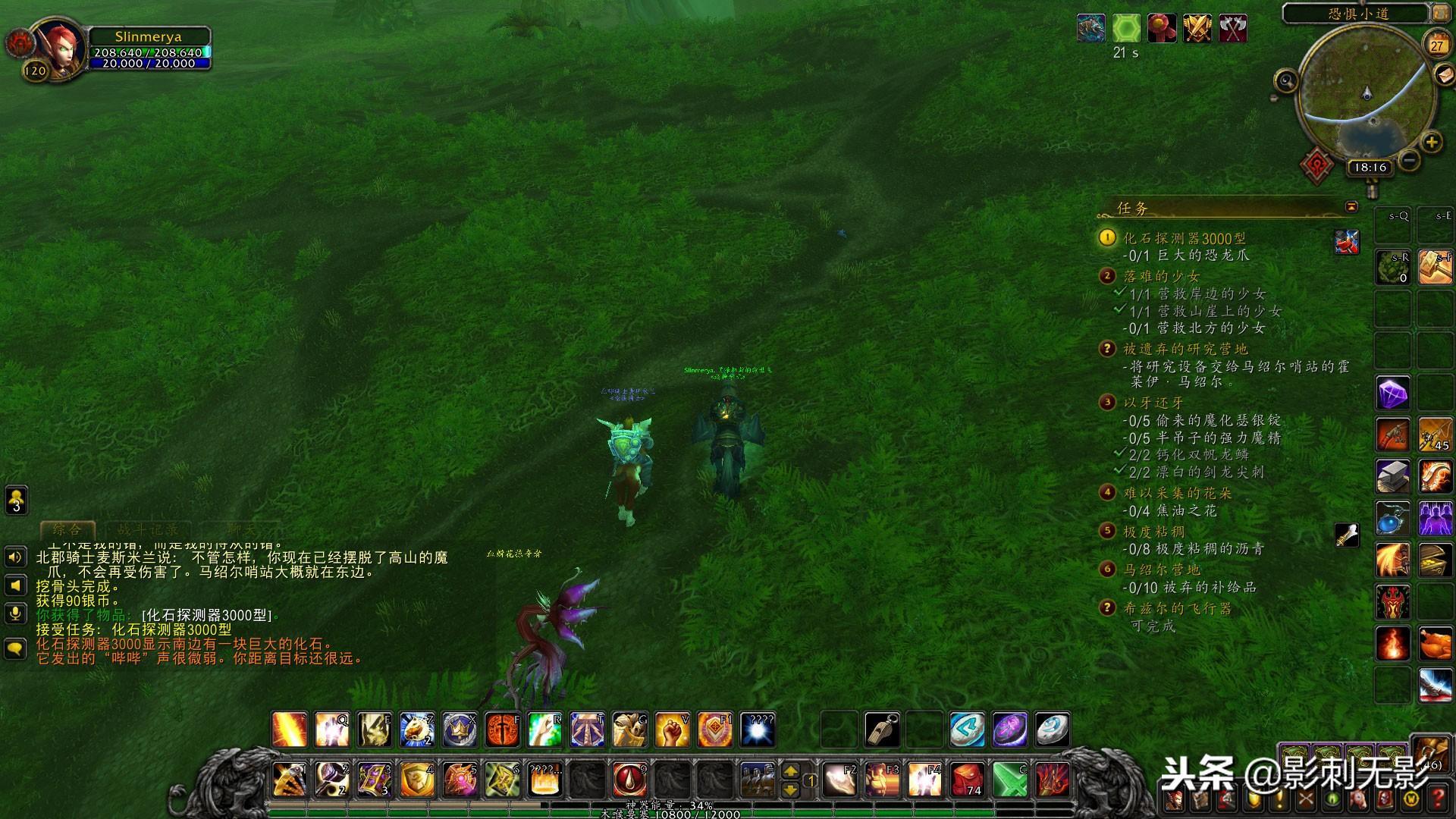Screen dimensions: 1456x819
Task: Activate the red blood drop ability
Action: point(629,779)
